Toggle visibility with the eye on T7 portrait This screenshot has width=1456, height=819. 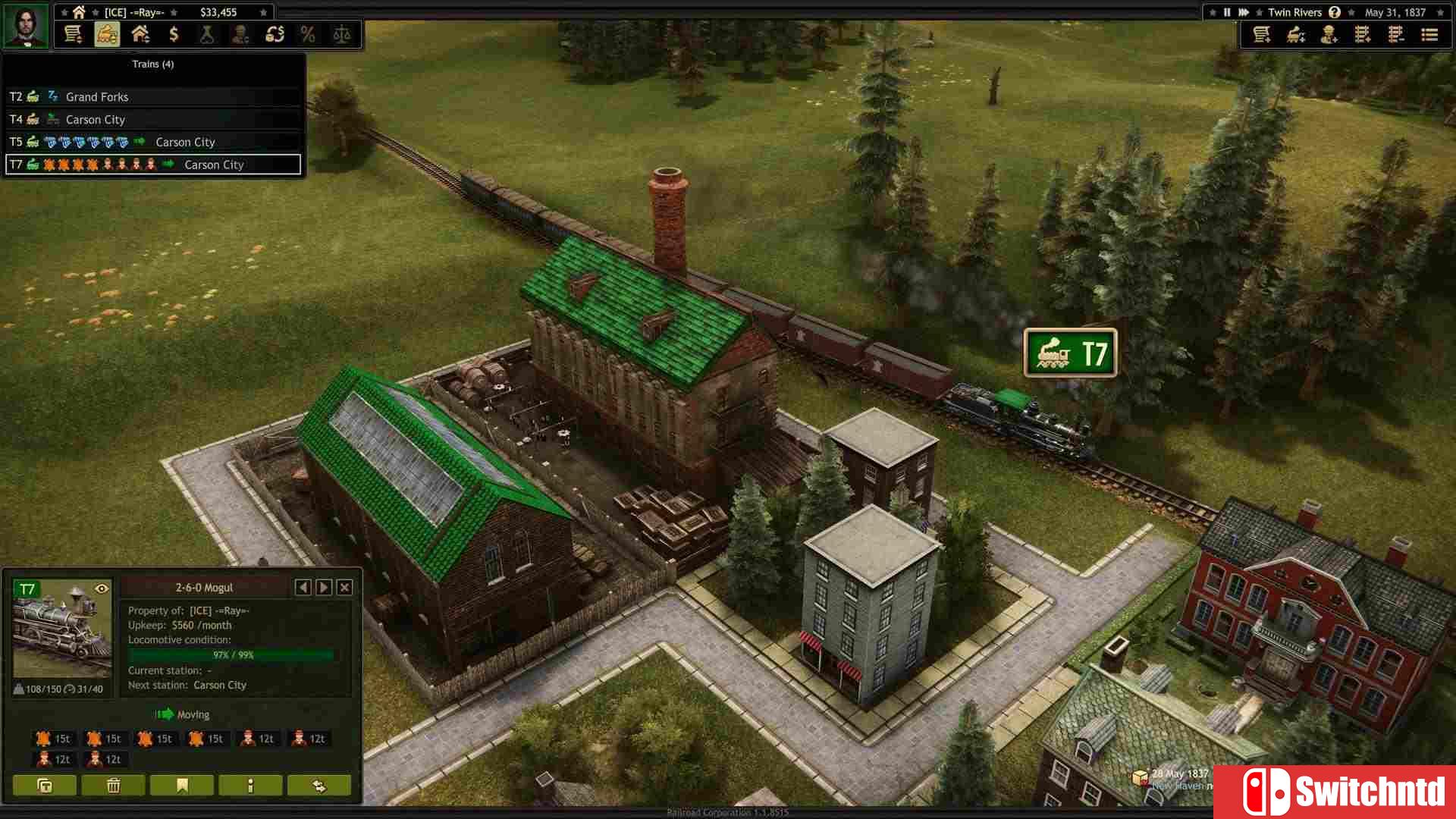[x=102, y=587]
